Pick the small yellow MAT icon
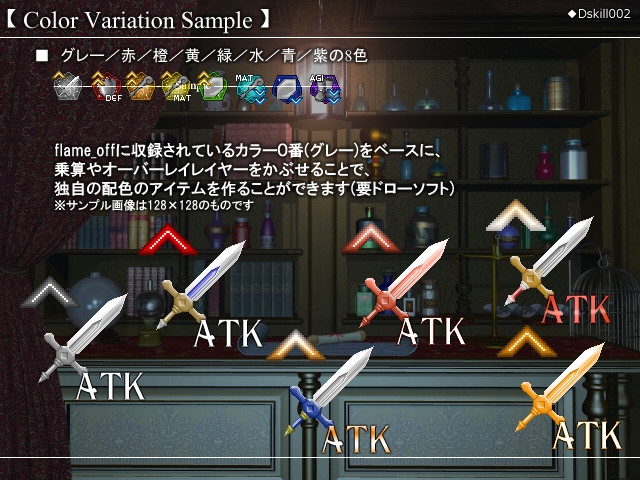 point(177,88)
